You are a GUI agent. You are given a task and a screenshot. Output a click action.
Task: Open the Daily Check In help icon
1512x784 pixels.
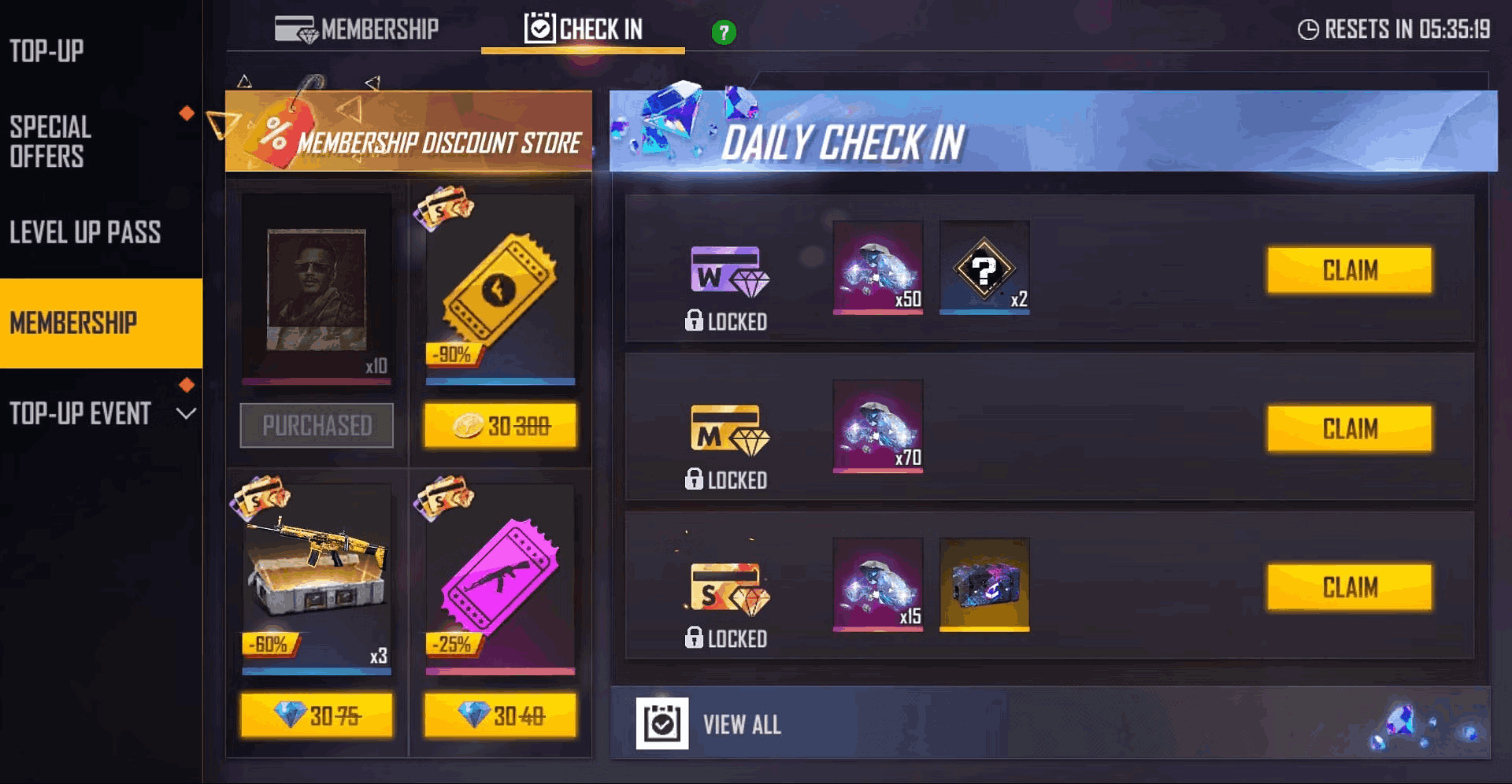tap(724, 31)
